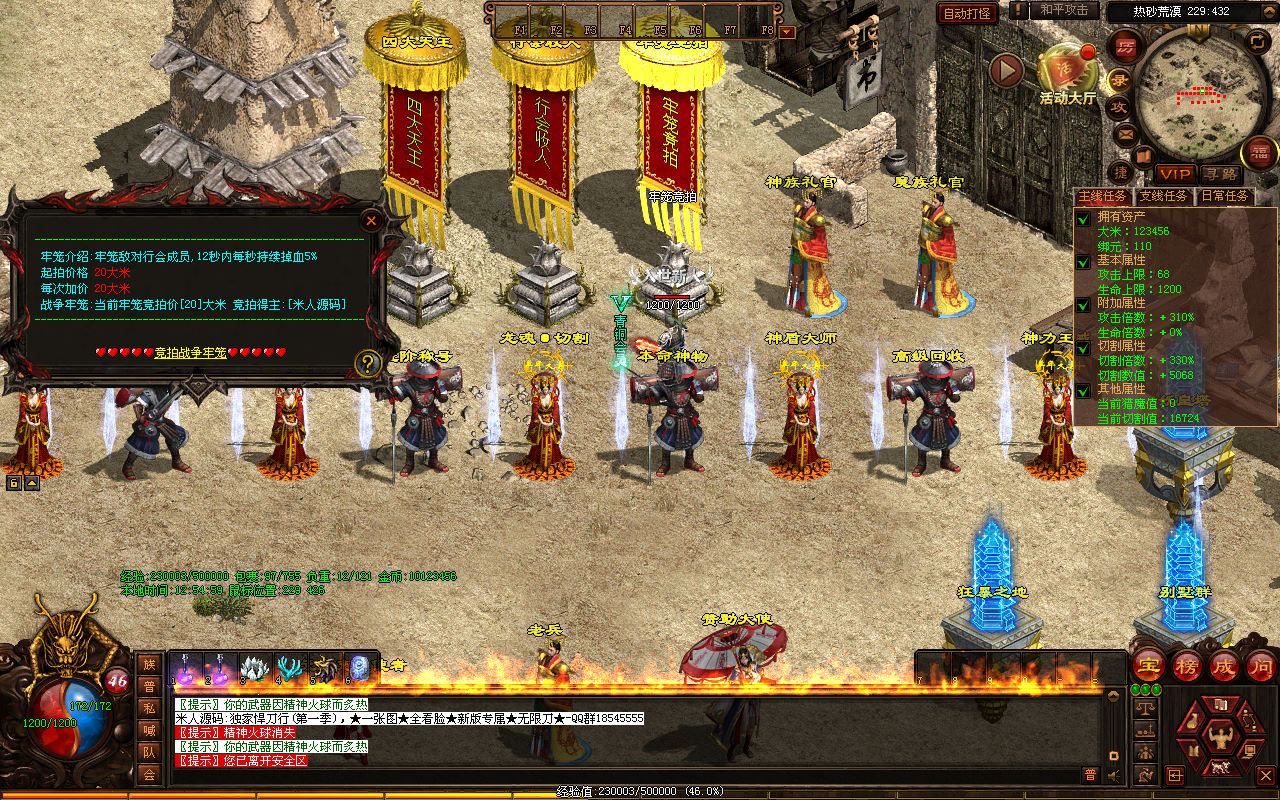Open the dialog's question mark help

tap(368, 363)
